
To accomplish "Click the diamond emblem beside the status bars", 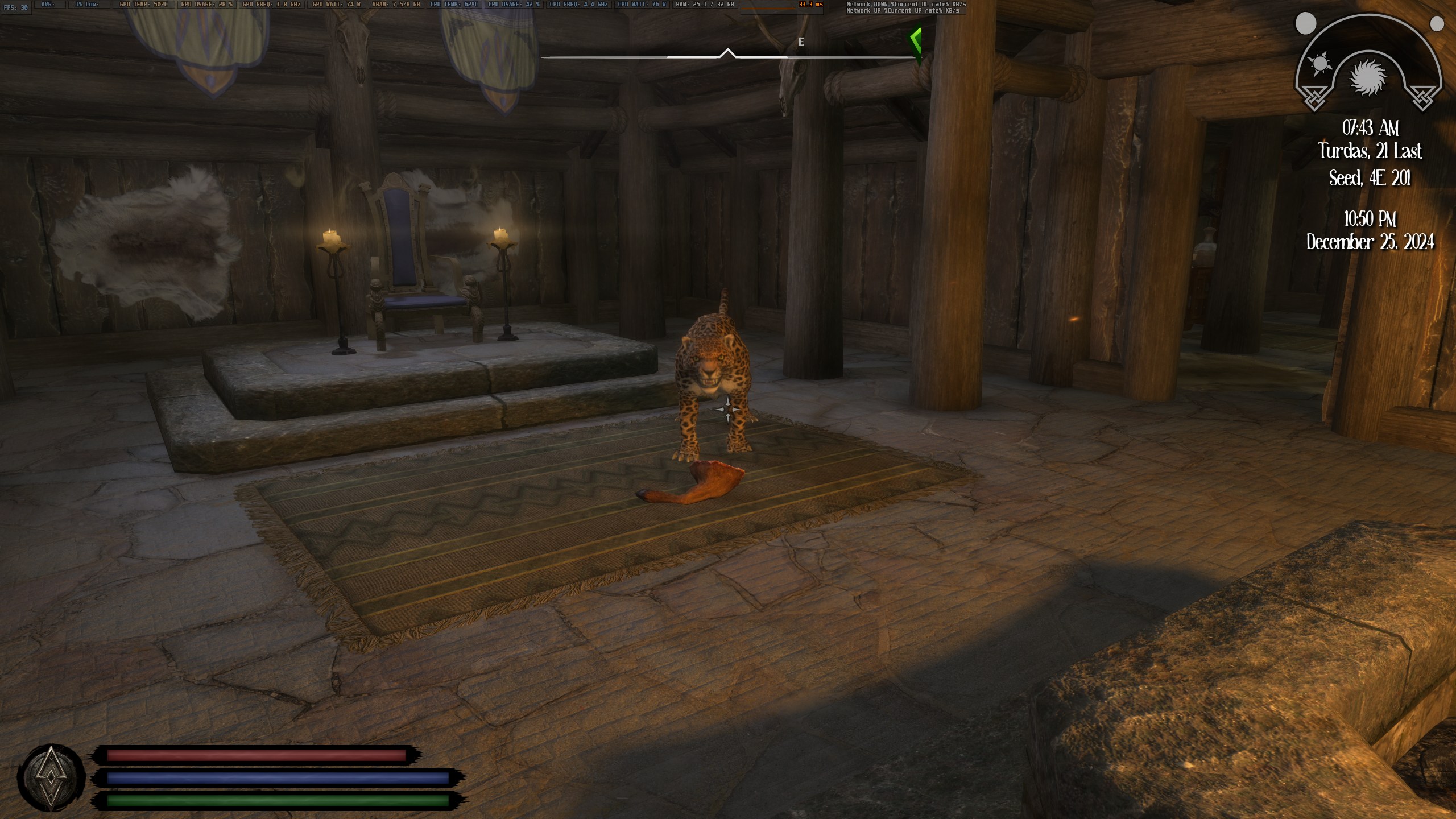I will (x=51, y=777).
